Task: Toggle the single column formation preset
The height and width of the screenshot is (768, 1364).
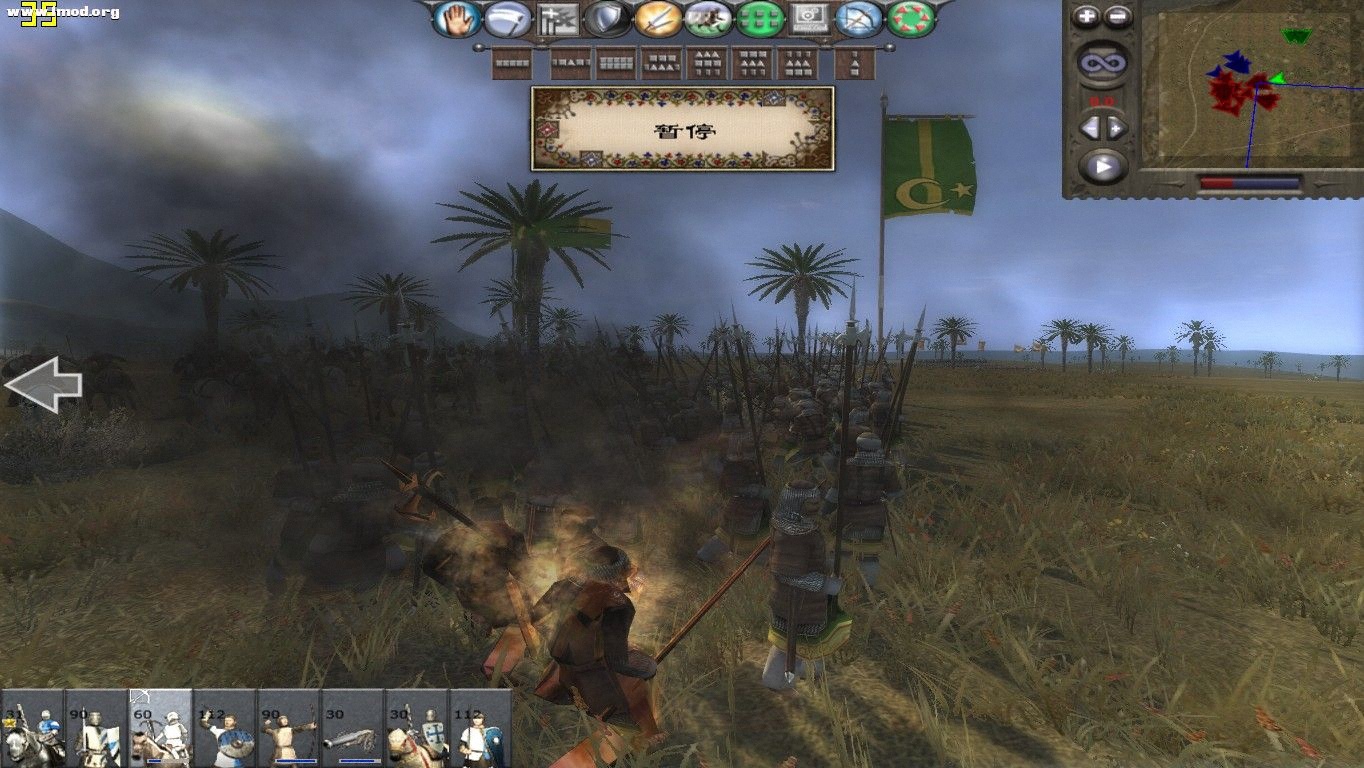Action: (x=856, y=62)
